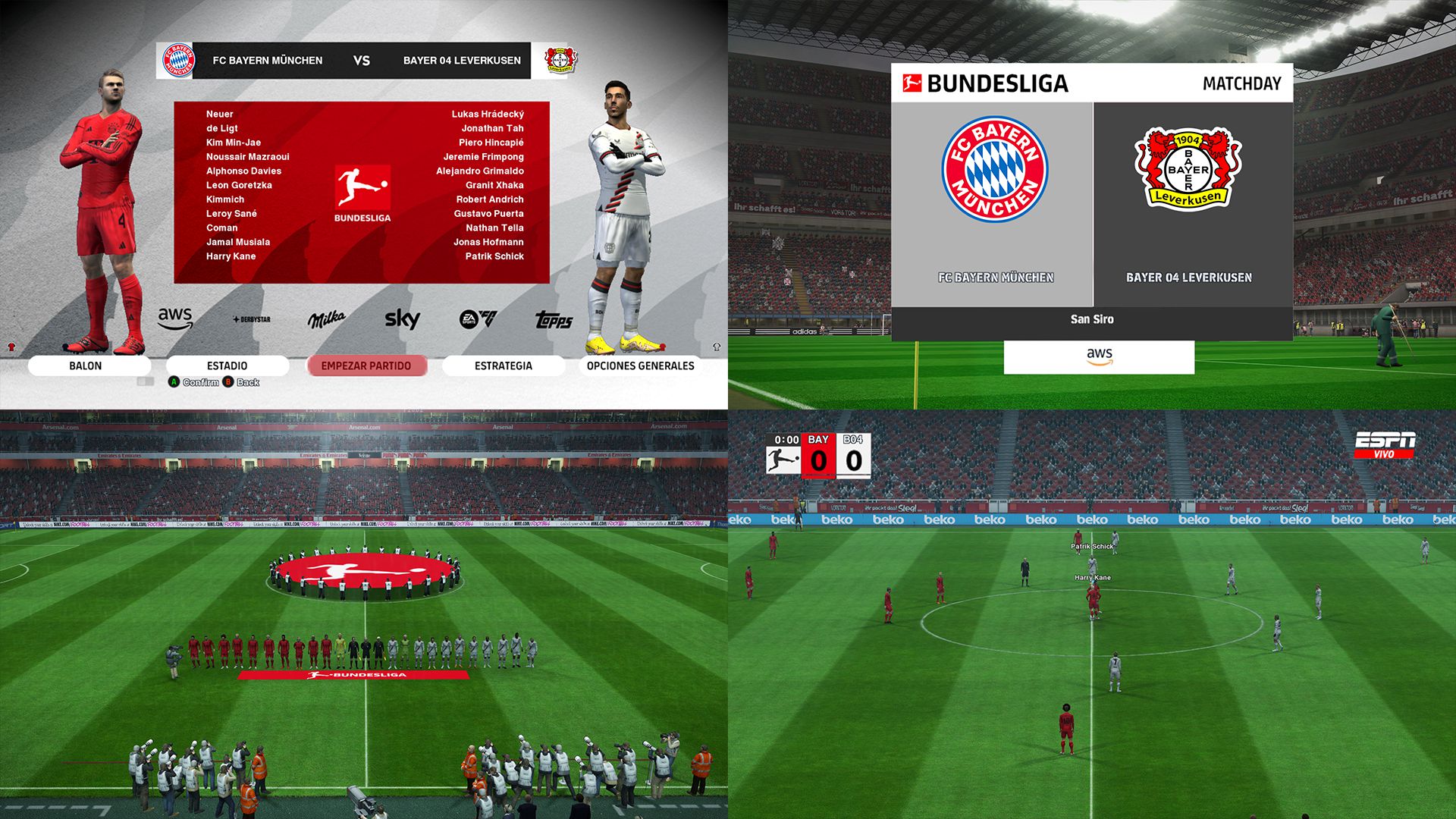Open the ESTRATEGIA menu
The height and width of the screenshot is (819, 1456).
[x=504, y=366]
